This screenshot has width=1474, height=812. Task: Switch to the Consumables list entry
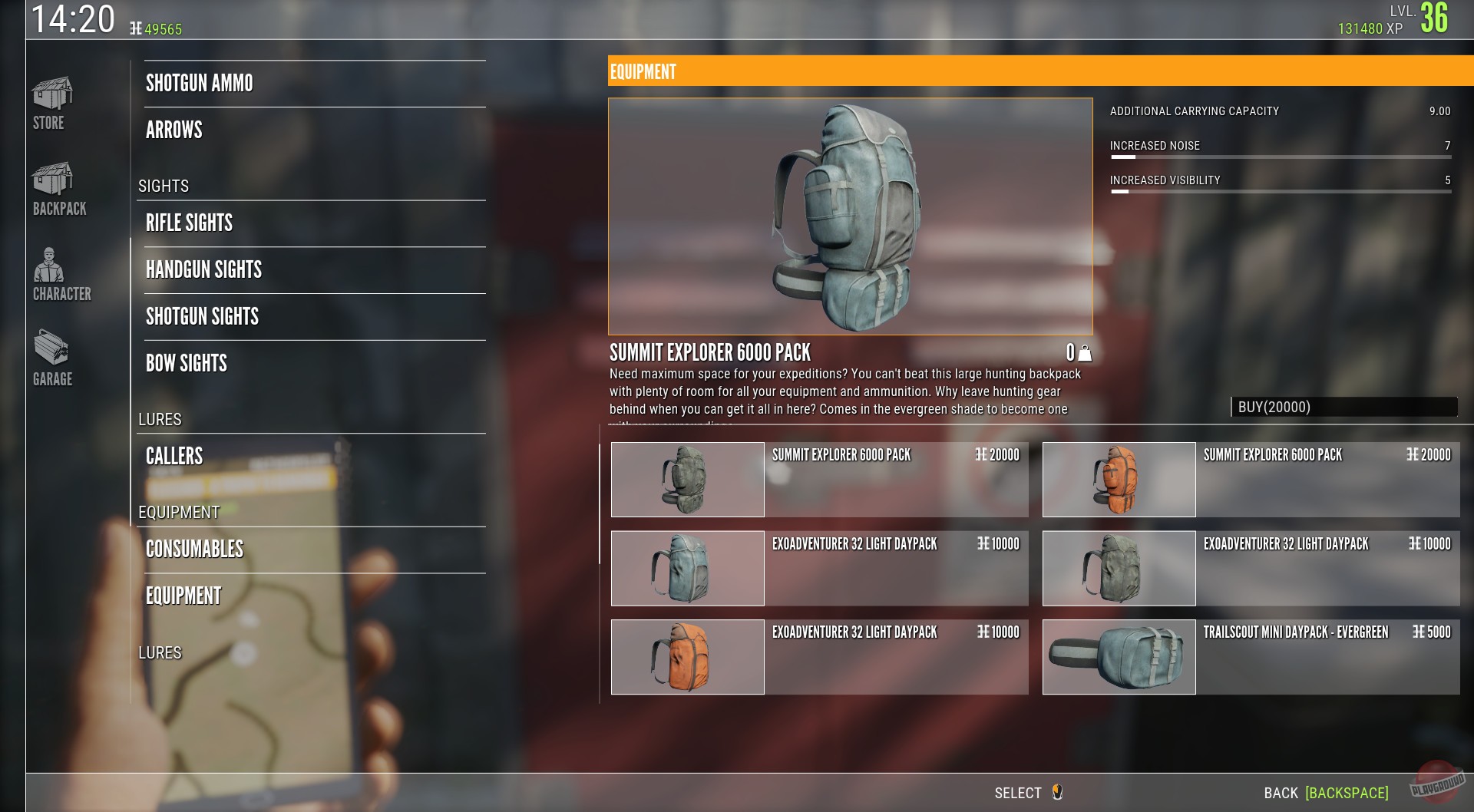[x=194, y=549]
